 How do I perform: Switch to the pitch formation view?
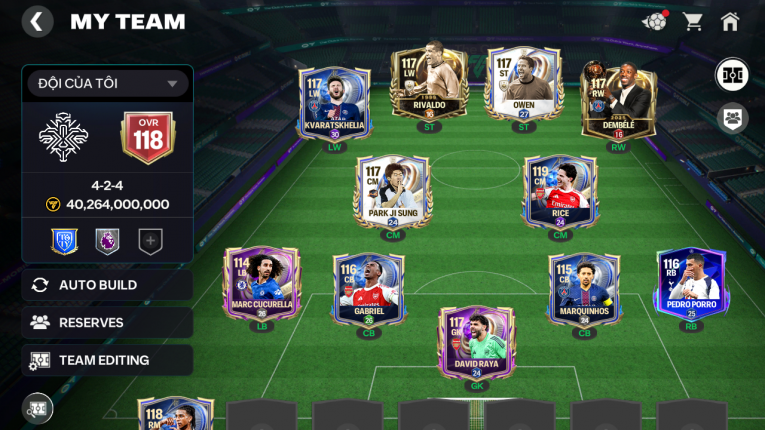(x=732, y=75)
